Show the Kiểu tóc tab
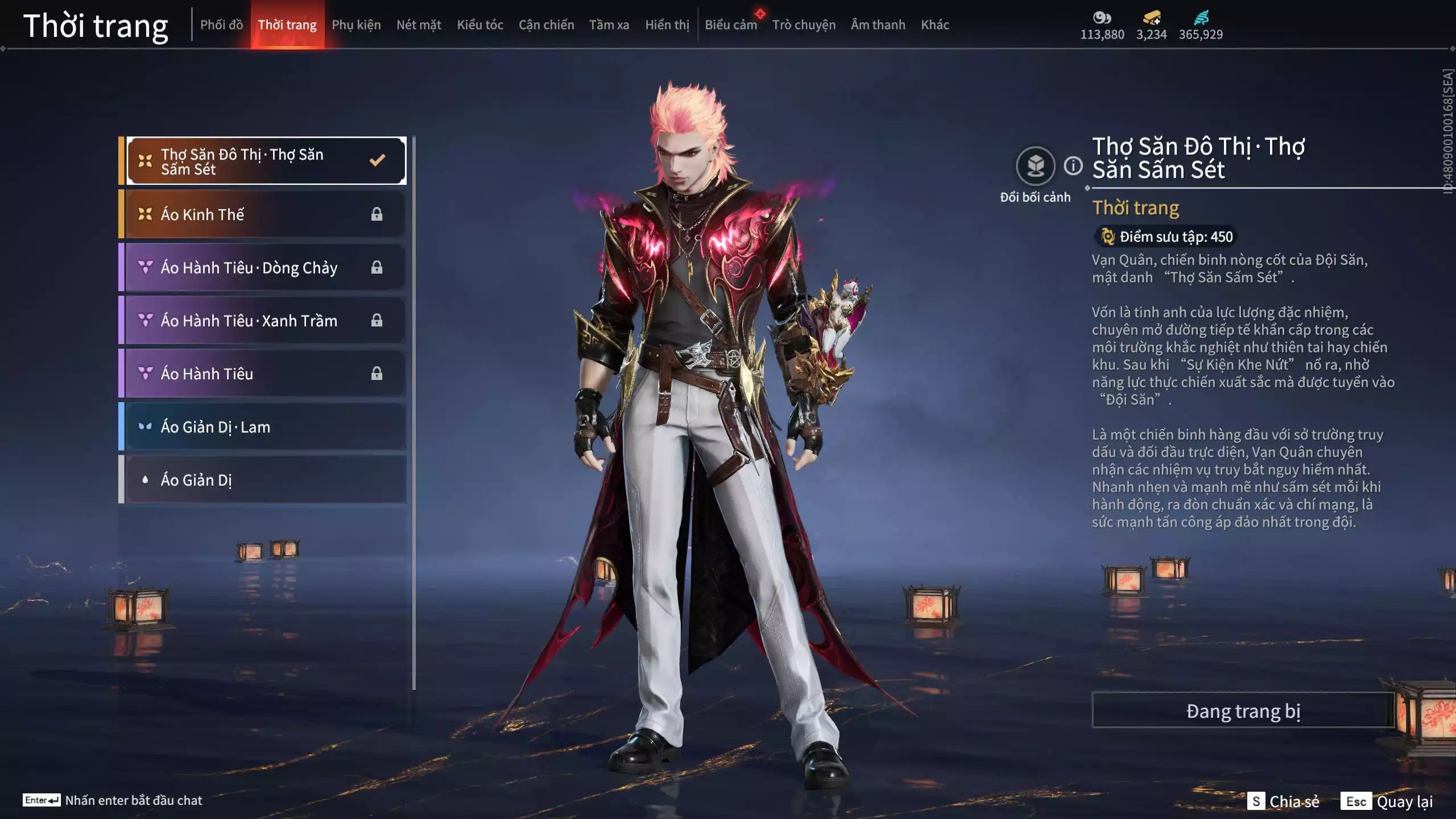 coord(480,25)
